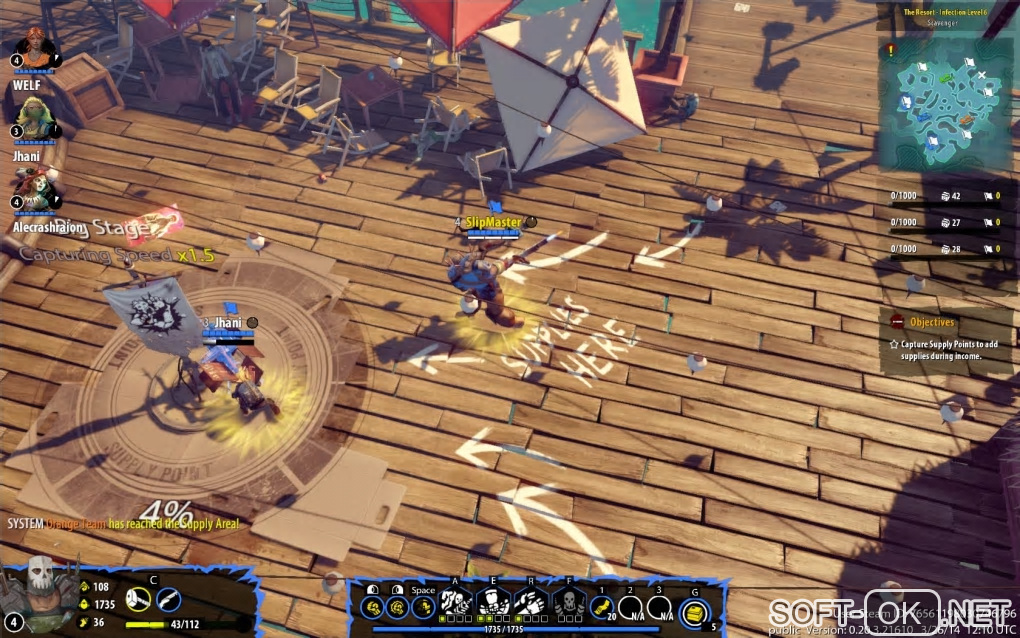Image resolution: width=1020 pixels, height=638 pixels.
Task: Select WELF's teammate portrait
Action: coord(34,48)
